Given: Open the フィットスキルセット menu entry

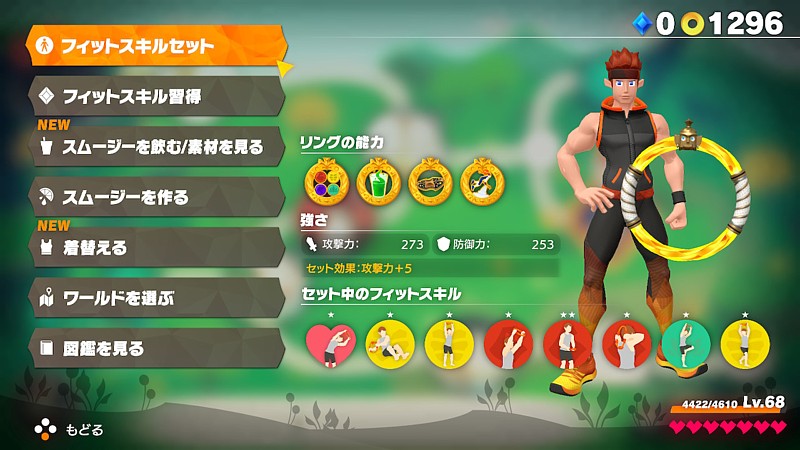Looking at the screenshot, I should point(155,46).
